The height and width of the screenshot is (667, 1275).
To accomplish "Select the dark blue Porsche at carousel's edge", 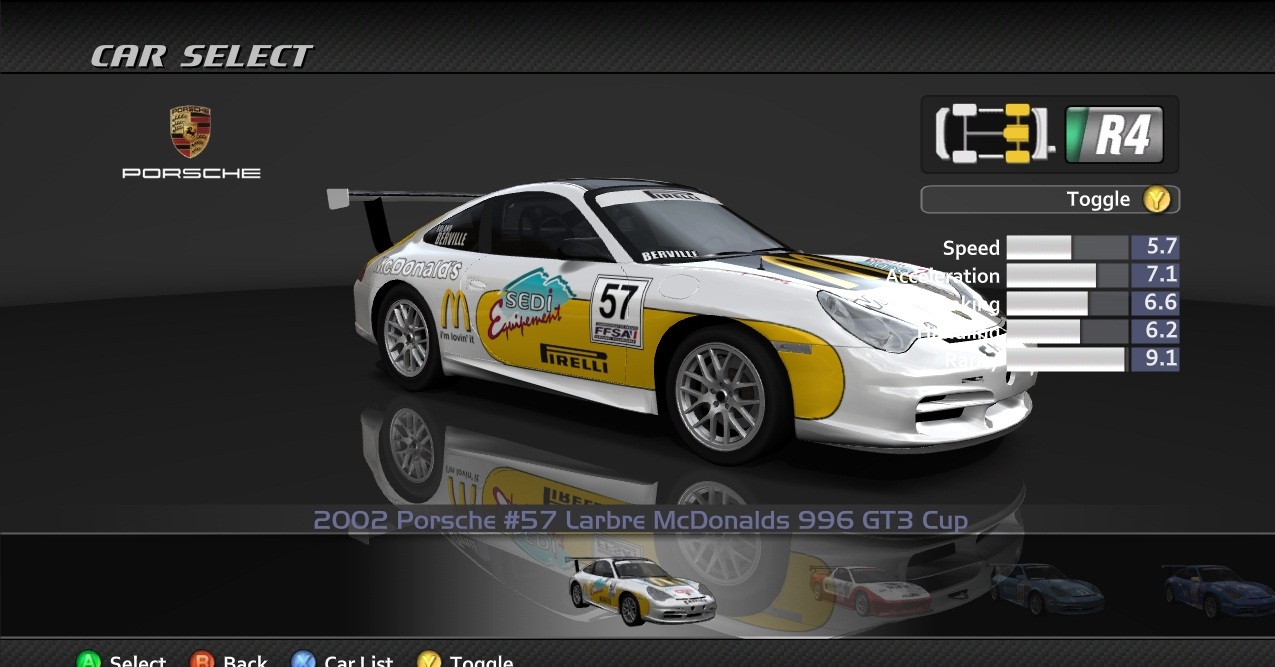I will [x=1220, y=591].
